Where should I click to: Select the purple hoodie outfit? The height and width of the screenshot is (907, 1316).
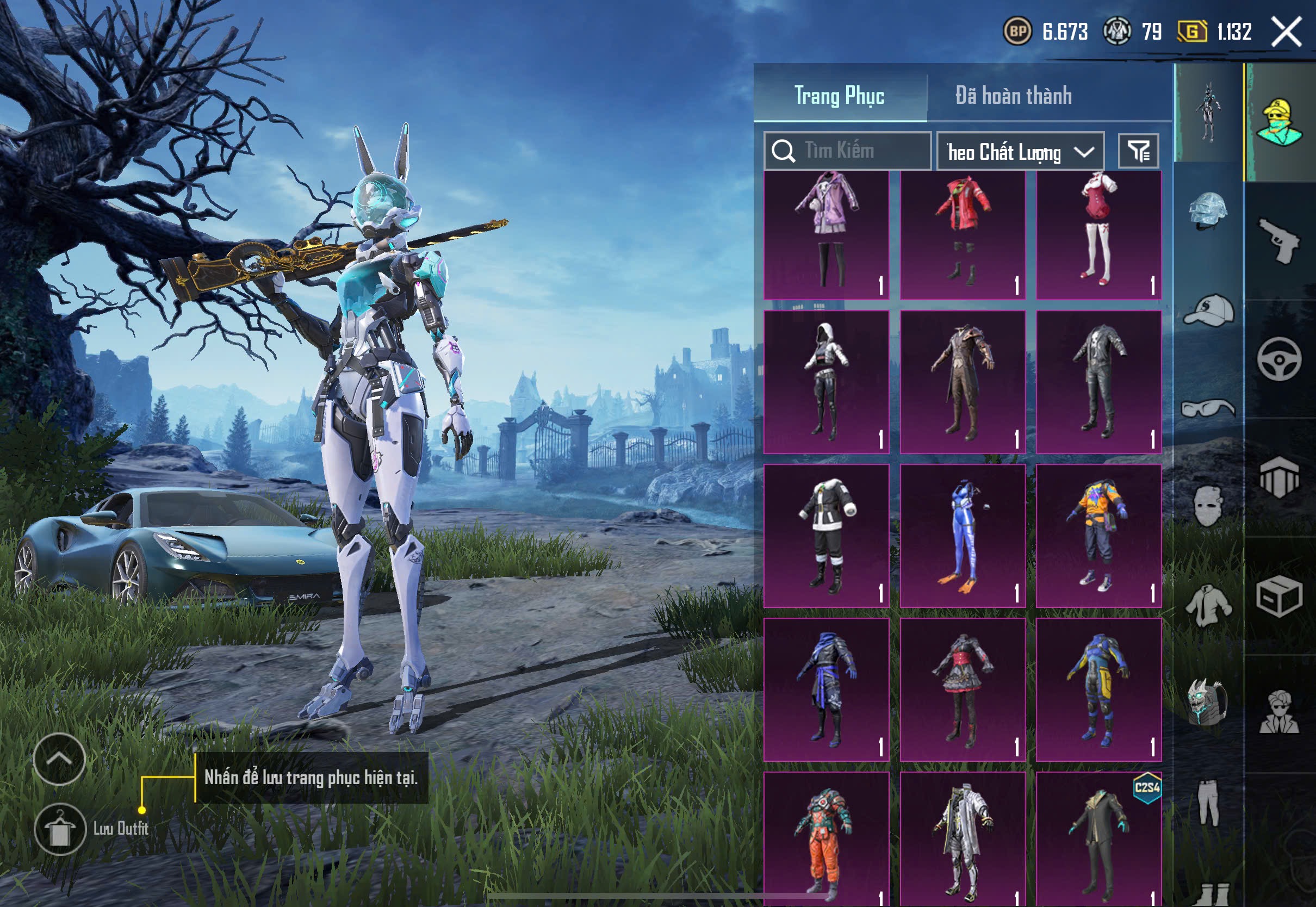pos(826,235)
